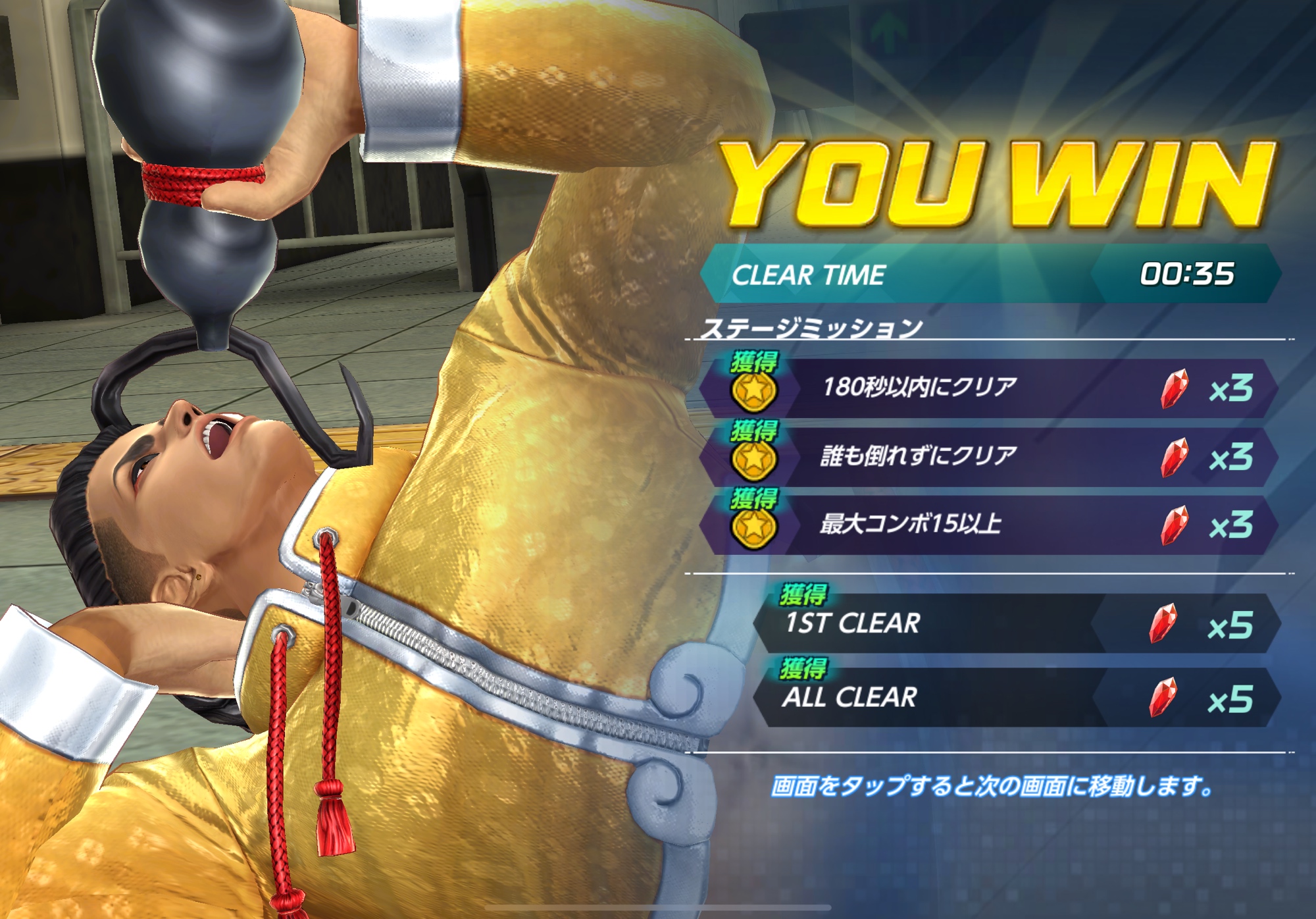The height and width of the screenshot is (919, 1316).
Task: Click the 1ST CLEAR reward row
Action: (1017, 624)
